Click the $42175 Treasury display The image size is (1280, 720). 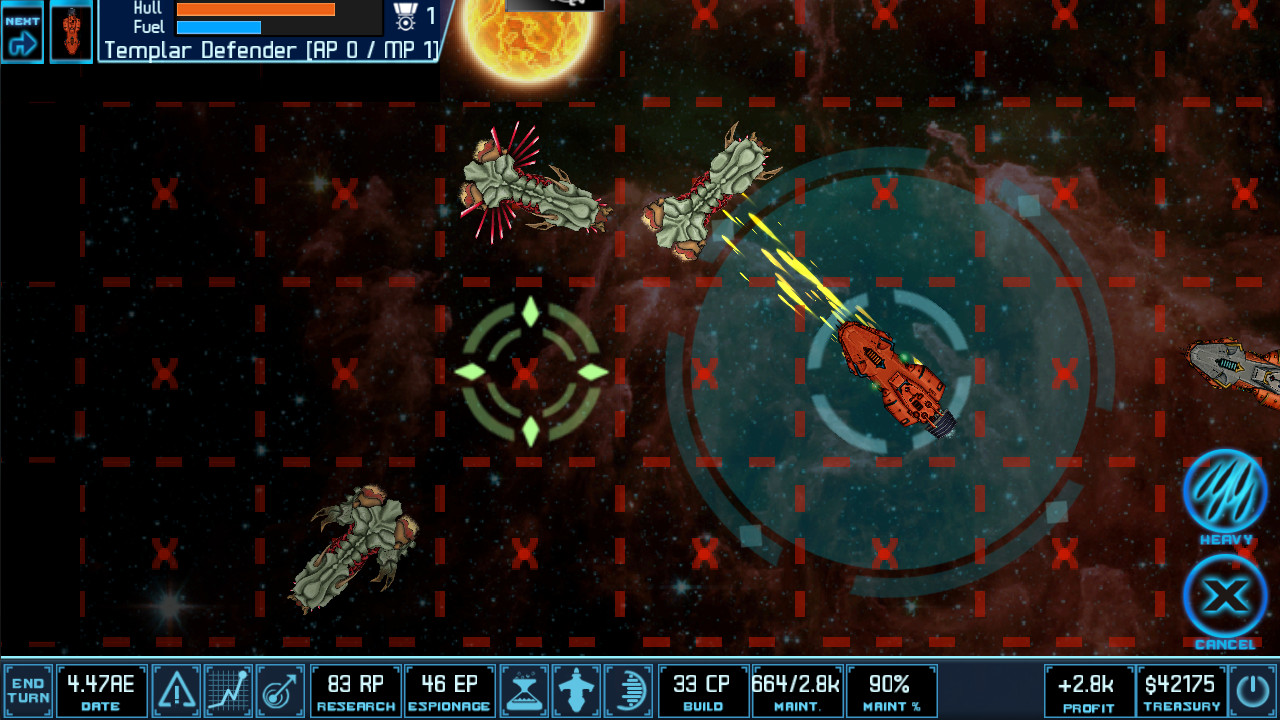coord(1177,689)
